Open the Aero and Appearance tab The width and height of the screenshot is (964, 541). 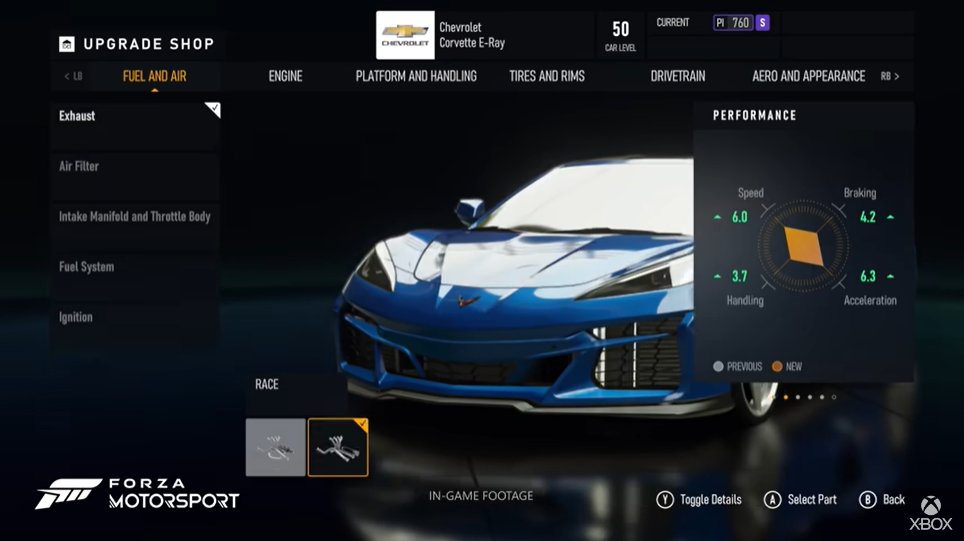(808, 76)
